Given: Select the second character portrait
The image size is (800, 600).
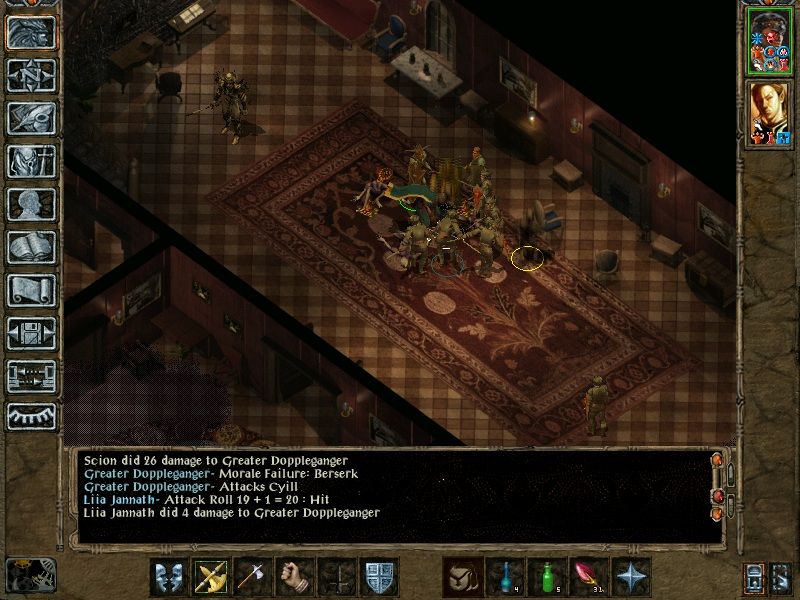Looking at the screenshot, I should (768, 113).
